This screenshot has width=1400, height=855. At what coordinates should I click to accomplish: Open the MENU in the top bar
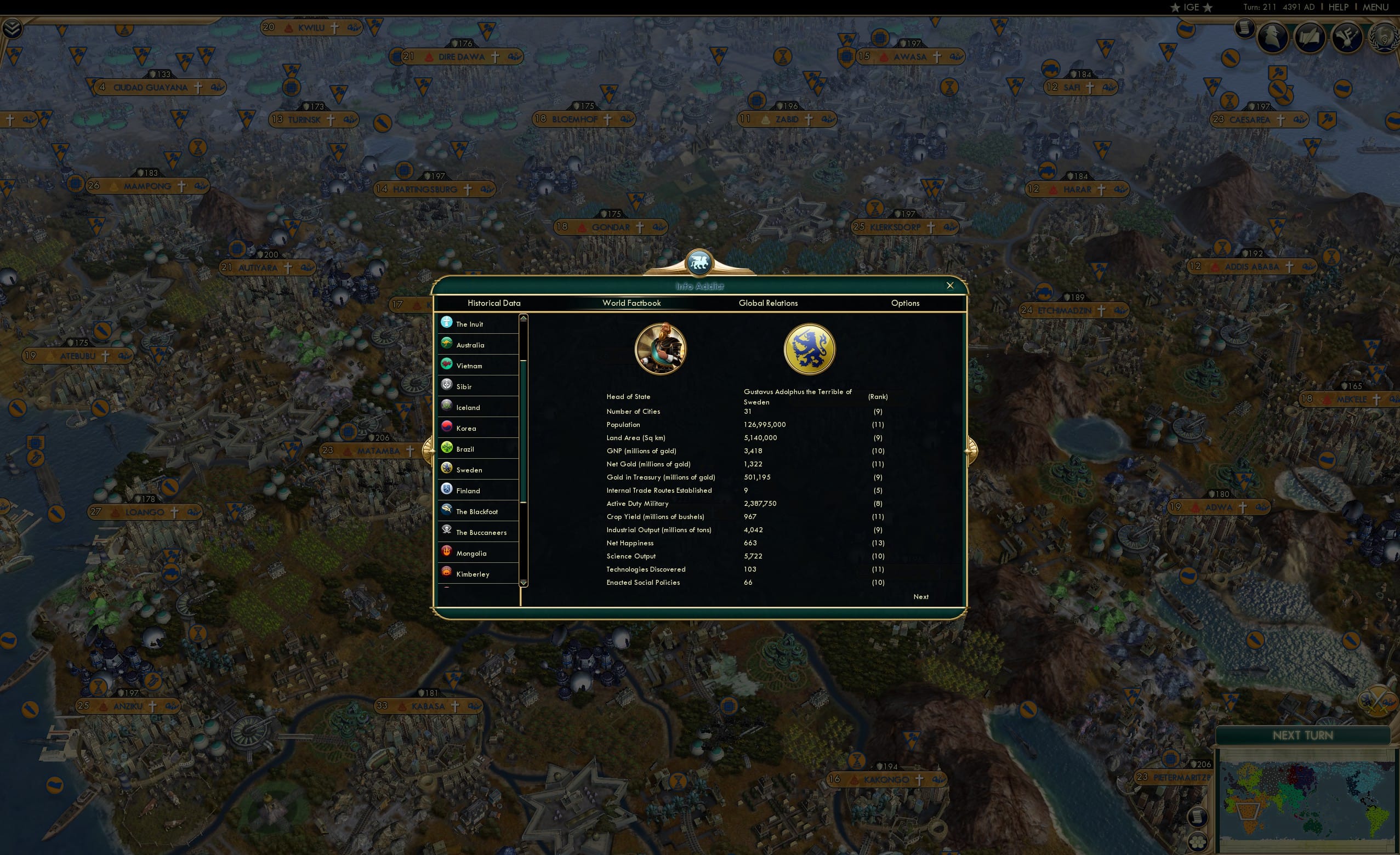(1374, 7)
